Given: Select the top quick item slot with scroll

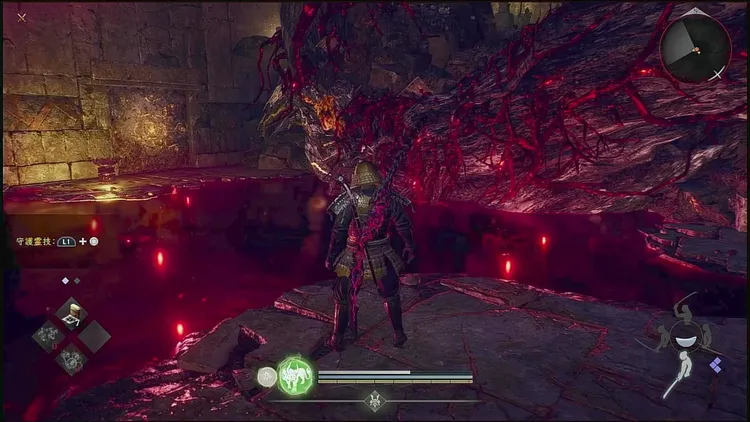Looking at the screenshot, I should (71, 313).
